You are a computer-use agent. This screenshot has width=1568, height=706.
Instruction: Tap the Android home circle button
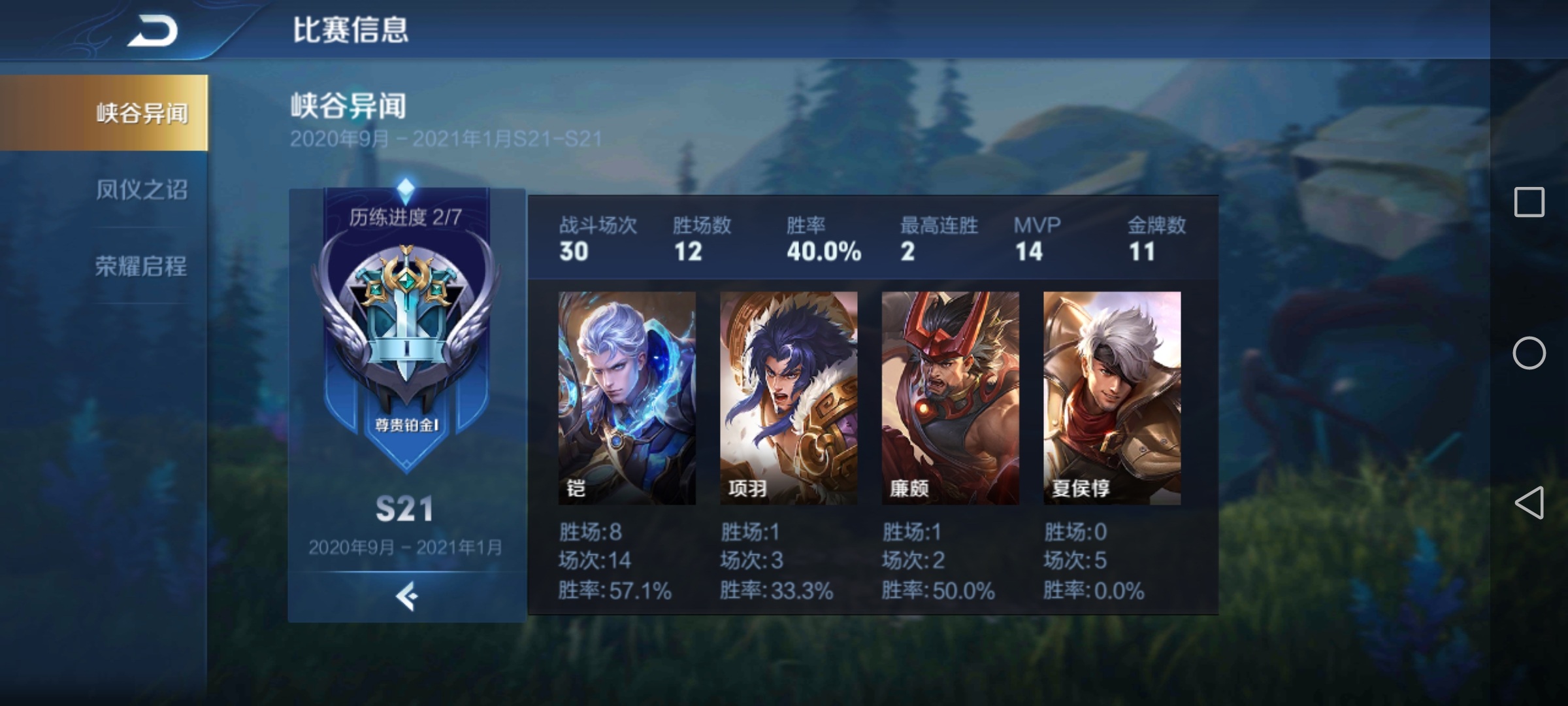pos(1529,353)
